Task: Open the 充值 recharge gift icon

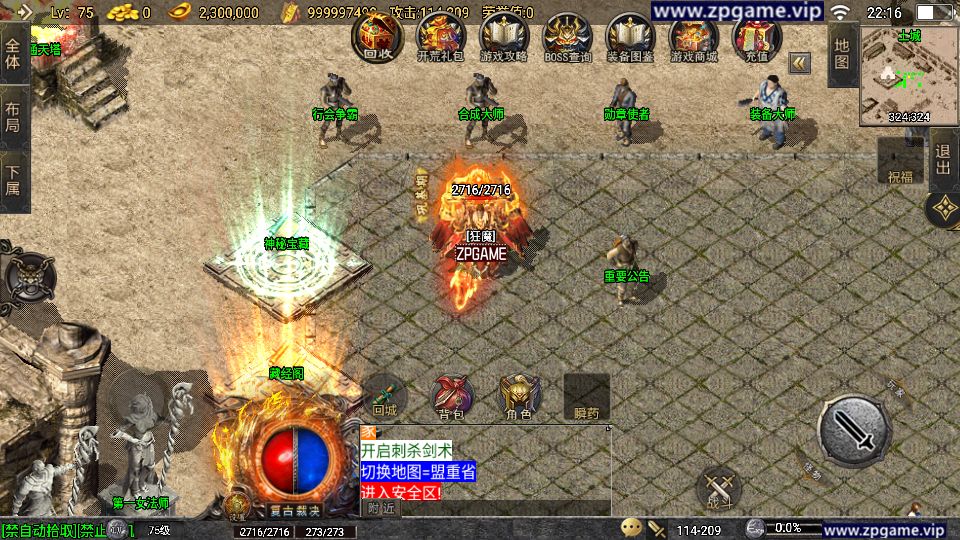Action: 757,38
